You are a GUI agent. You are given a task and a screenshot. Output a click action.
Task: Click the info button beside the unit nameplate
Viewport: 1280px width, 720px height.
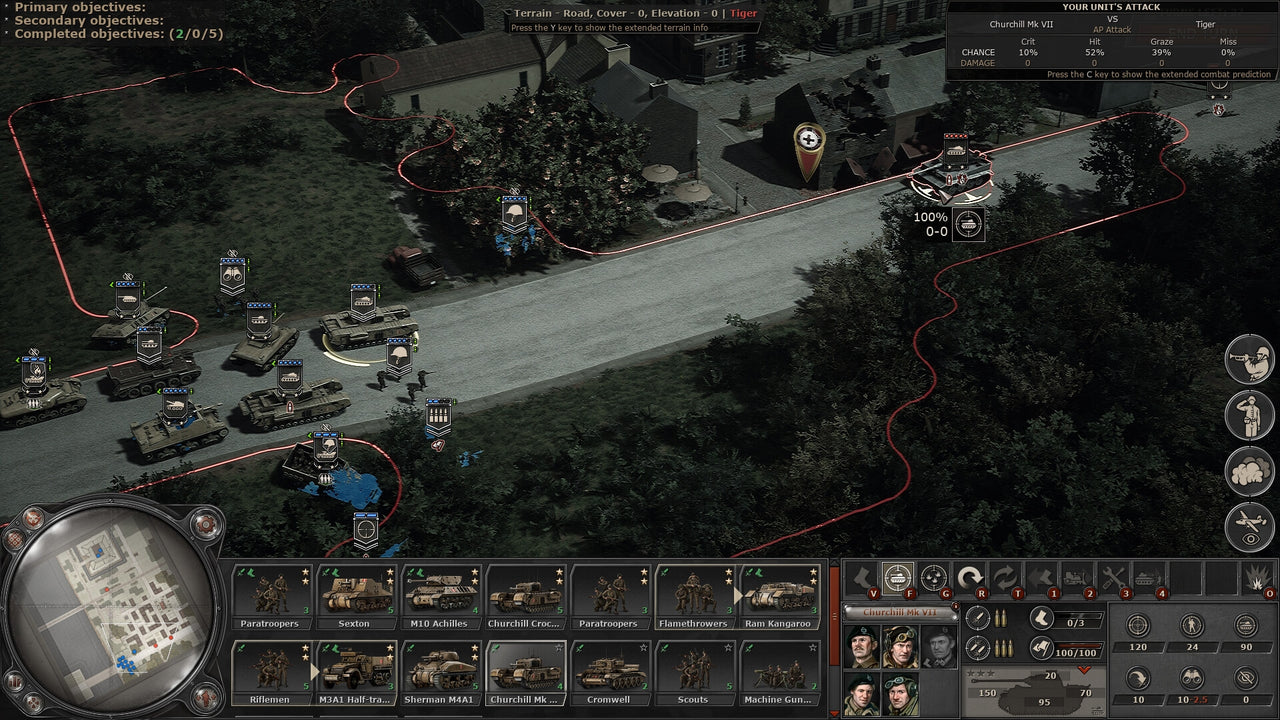955,605
